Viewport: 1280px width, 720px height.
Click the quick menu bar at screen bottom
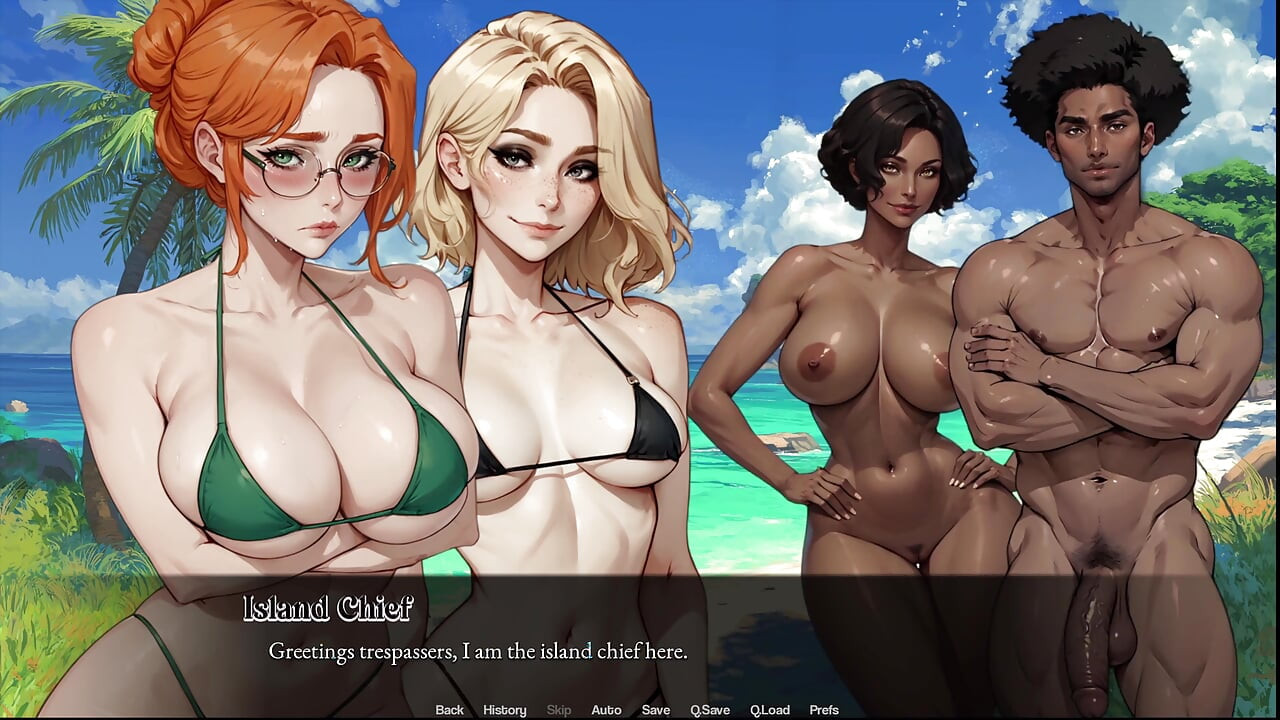640,709
